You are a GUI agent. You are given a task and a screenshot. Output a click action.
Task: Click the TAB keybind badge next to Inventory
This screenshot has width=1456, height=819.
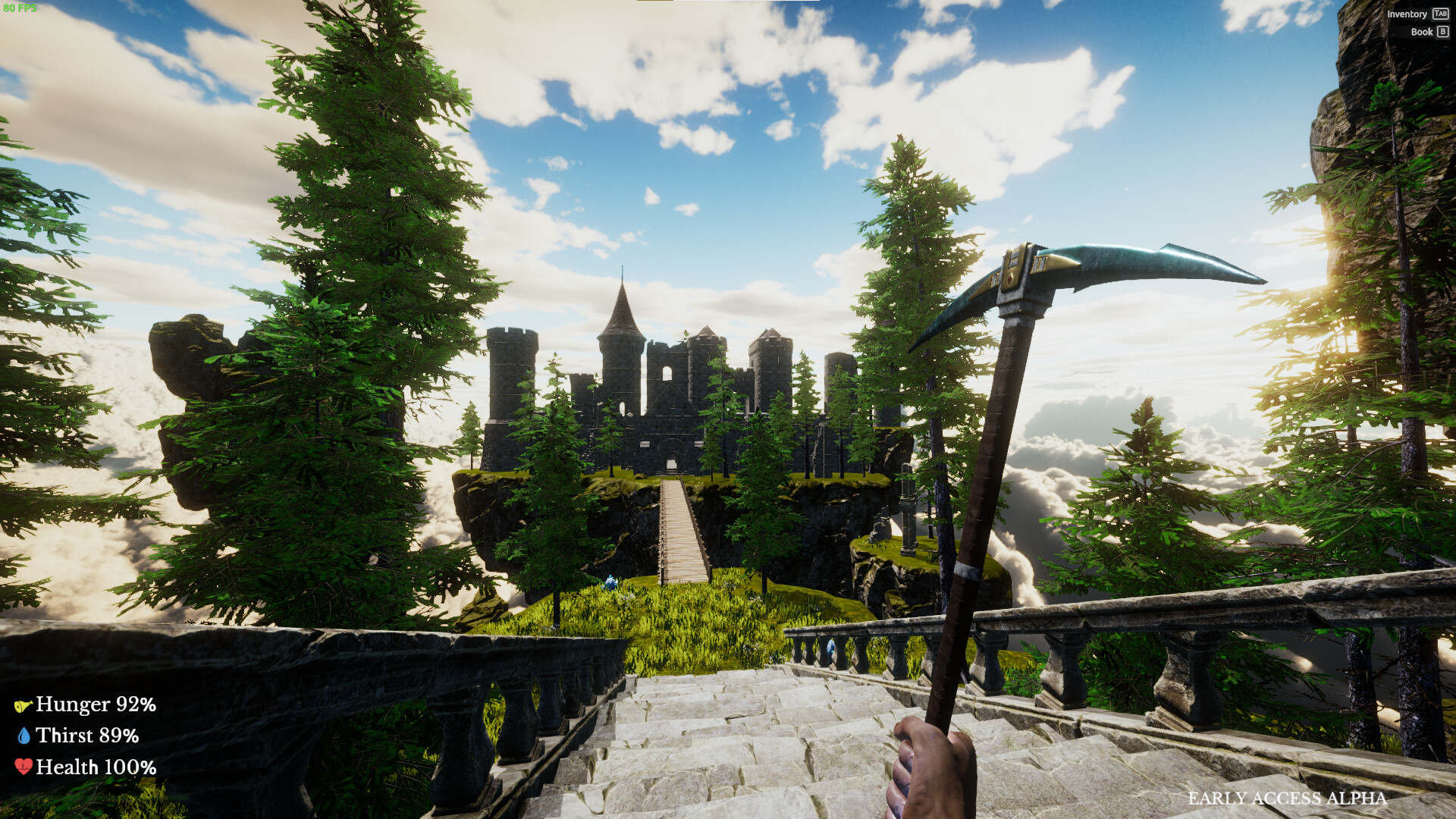[1441, 14]
